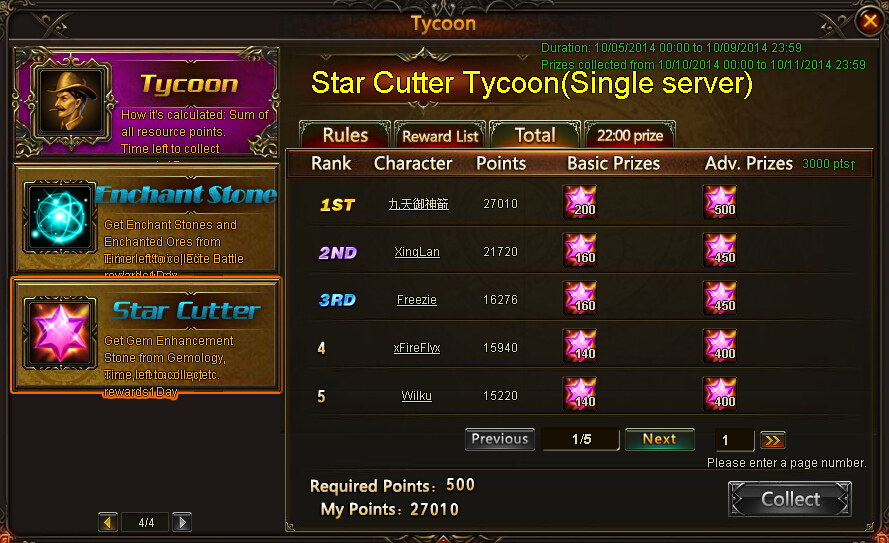This screenshot has height=543, width=889.
Task: Click the Previous page button
Action: (x=499, y=439)
